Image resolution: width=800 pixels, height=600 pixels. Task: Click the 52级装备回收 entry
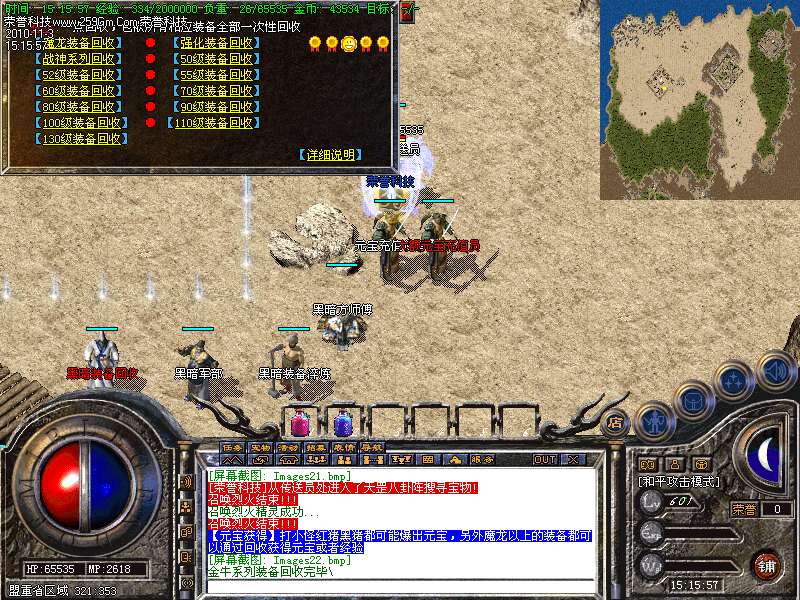(x=80, y=75)
